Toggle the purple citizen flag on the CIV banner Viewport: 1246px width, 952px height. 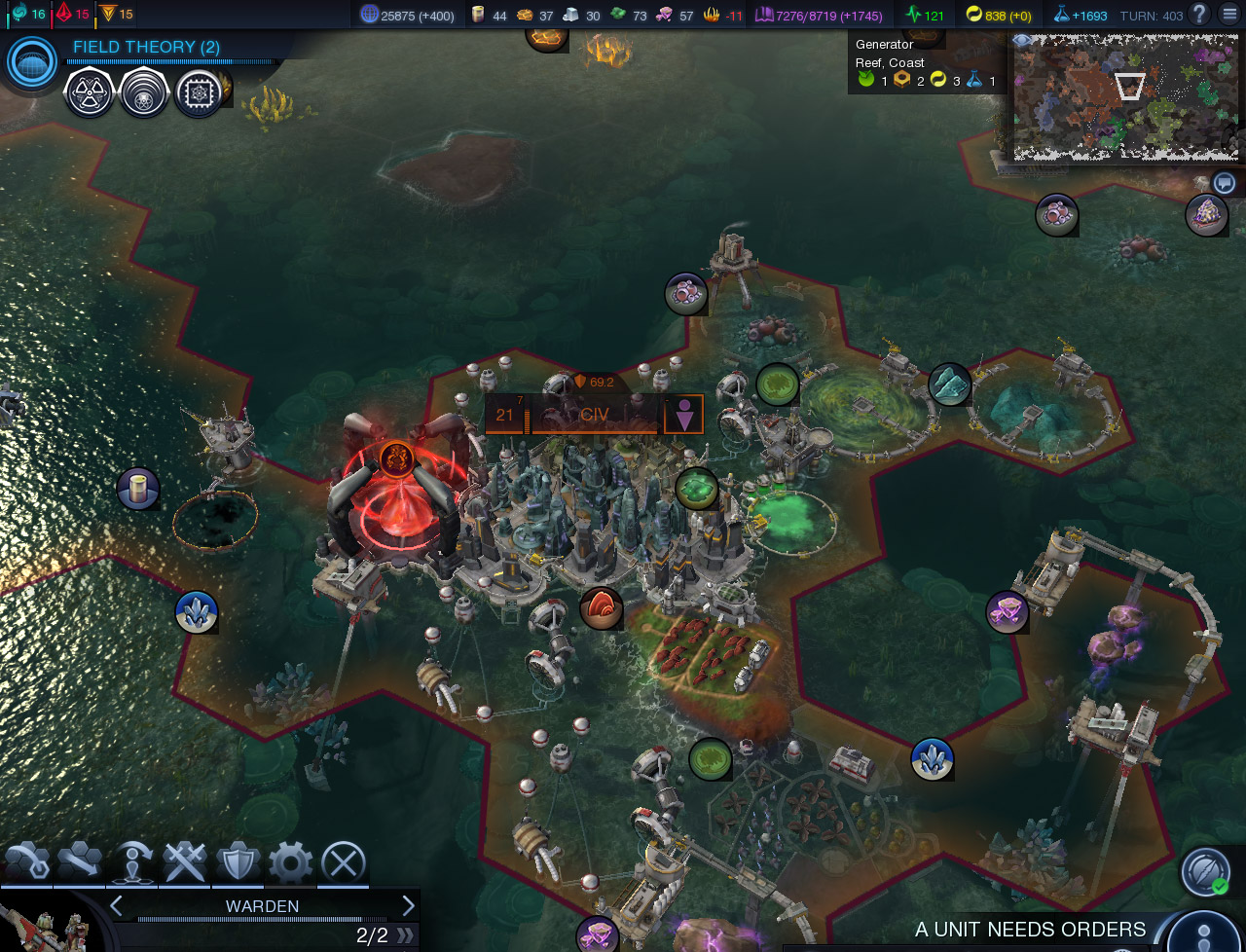click(685, 414)
